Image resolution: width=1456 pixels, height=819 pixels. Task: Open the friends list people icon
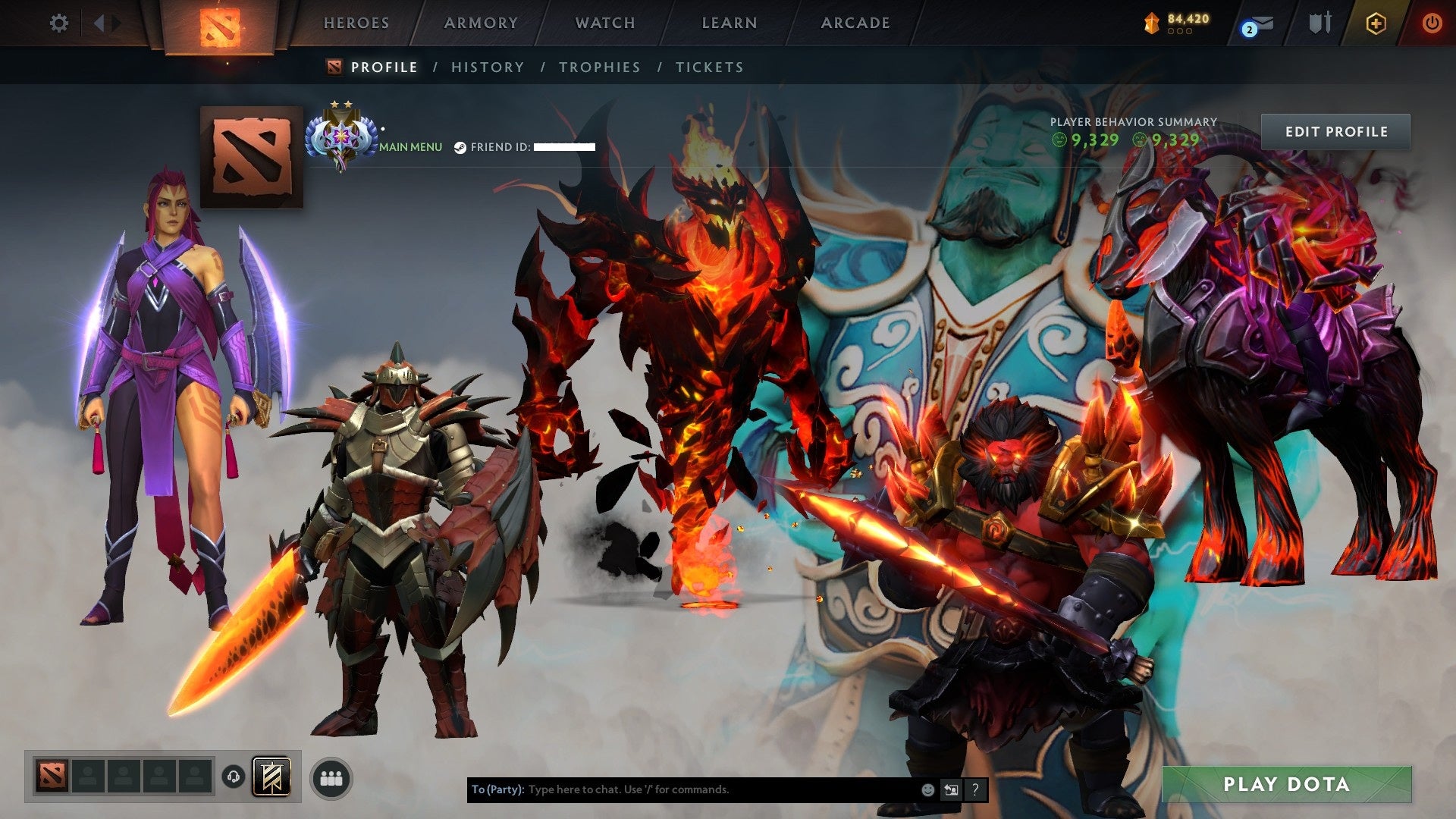[x=331, y=777]
